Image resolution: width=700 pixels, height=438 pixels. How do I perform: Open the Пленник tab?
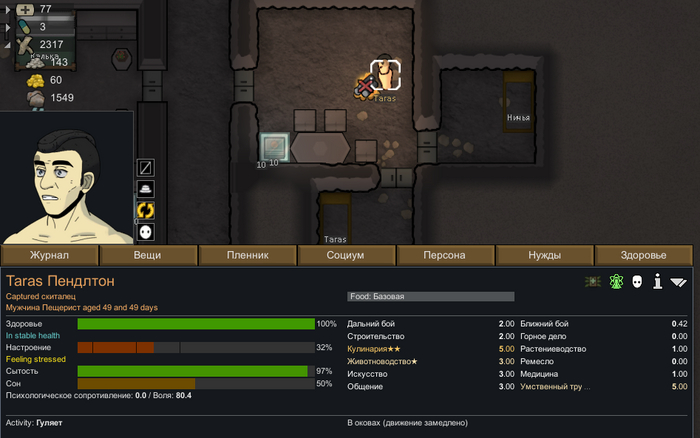click(246, 255)
